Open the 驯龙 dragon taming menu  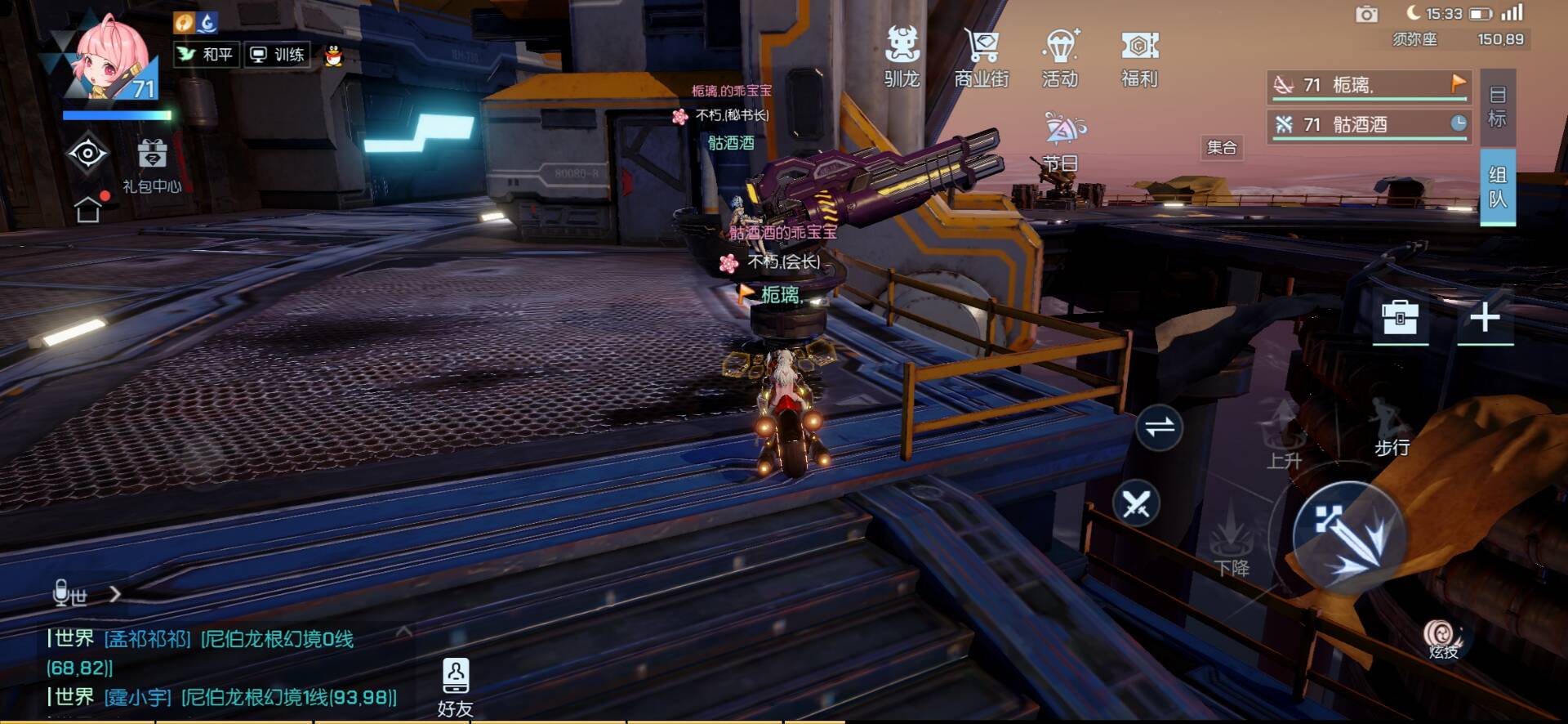click(902, 56)
